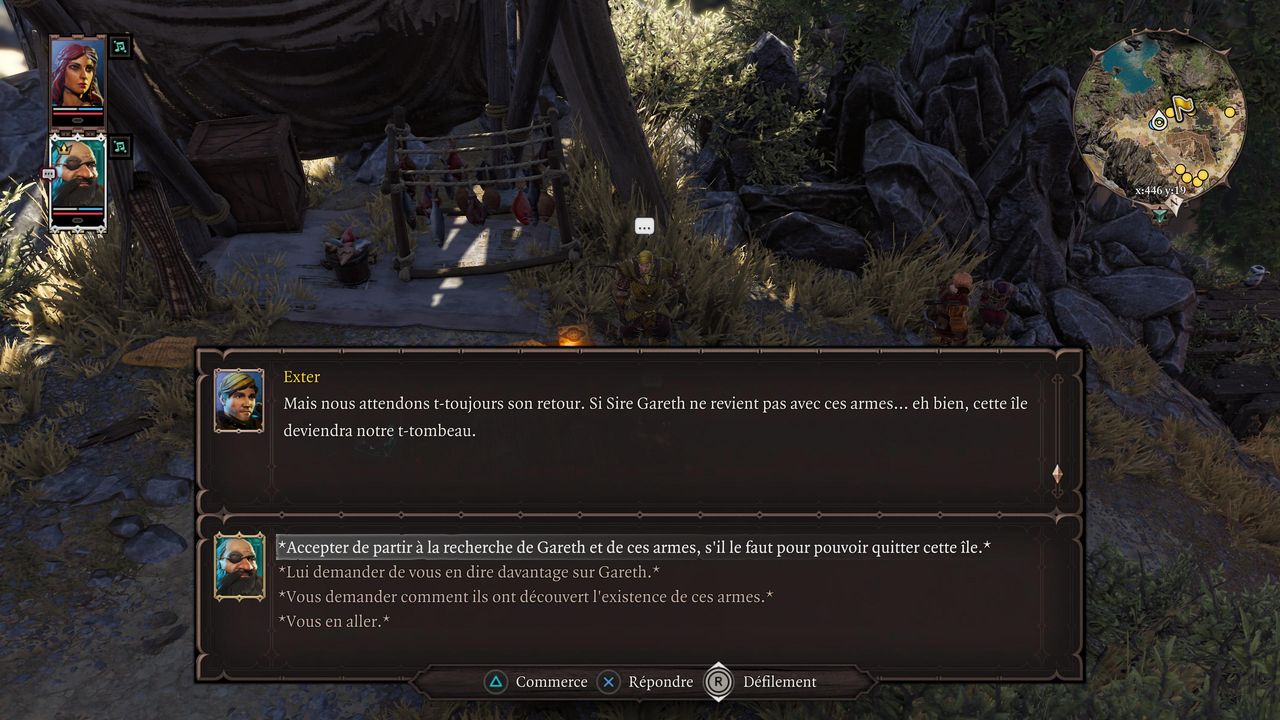The height and width of the screenshot is (720, 1280).
Task: Open the circular minimap
Action: point(1160,115)
